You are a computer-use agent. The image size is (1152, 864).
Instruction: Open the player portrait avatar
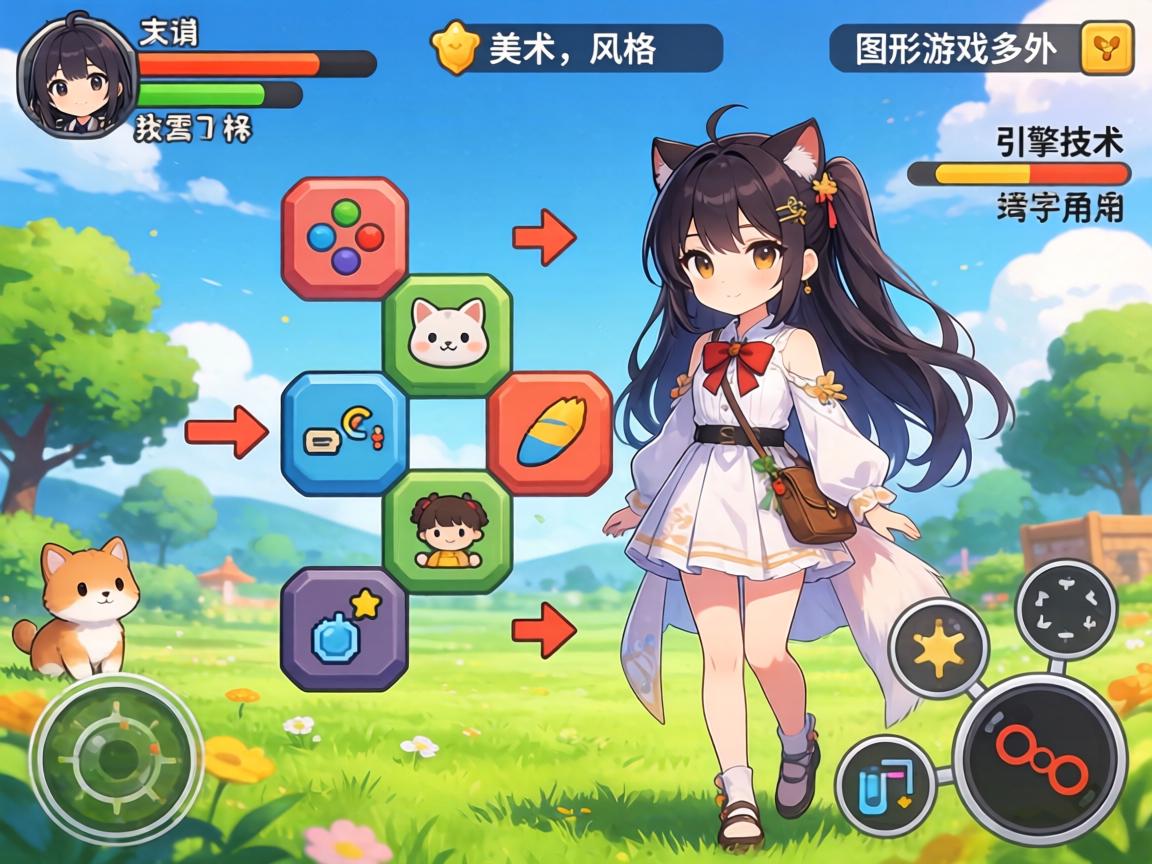[x=75, y=76]
